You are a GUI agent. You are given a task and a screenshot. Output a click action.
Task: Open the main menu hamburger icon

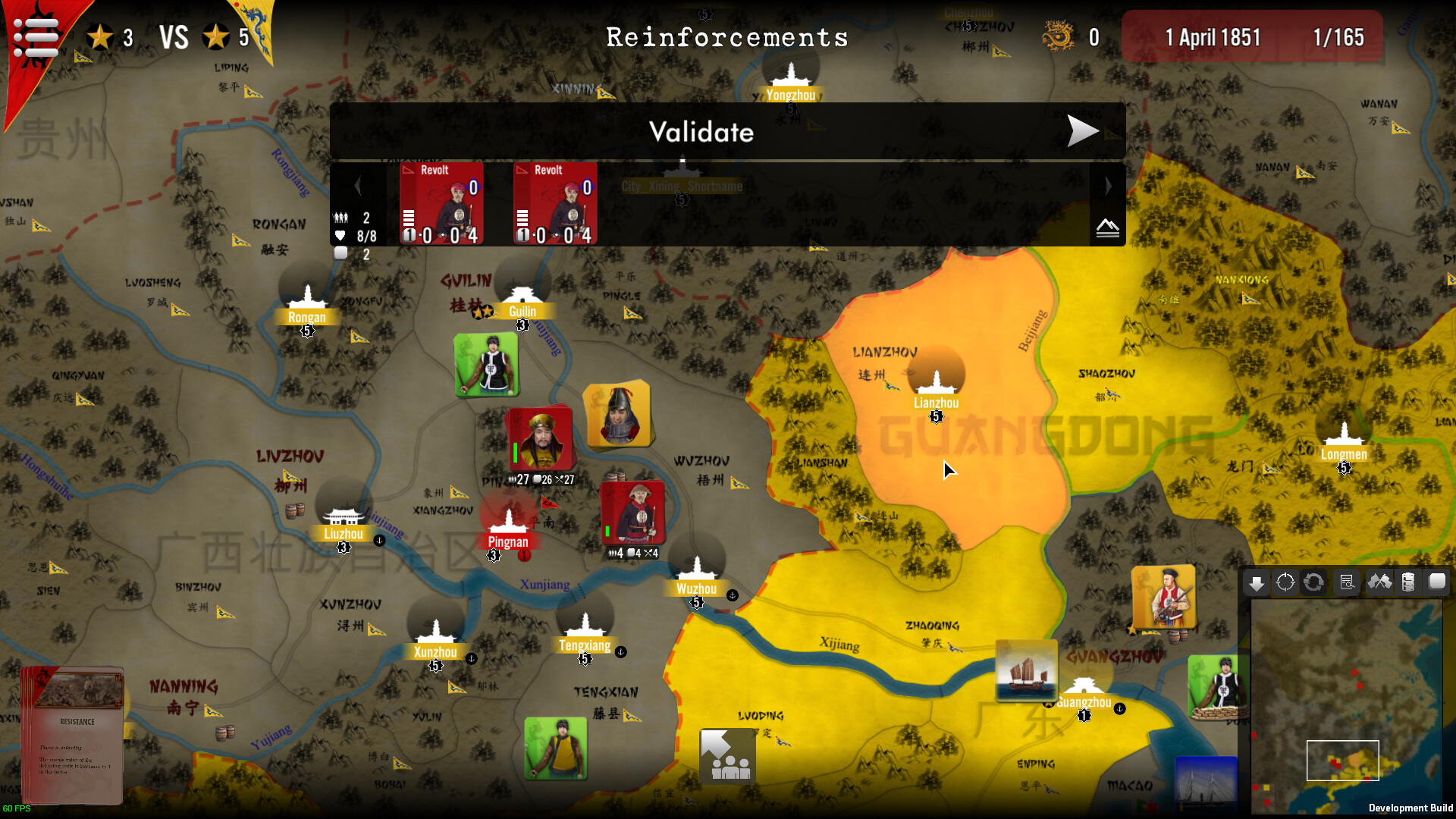(36, 36)
